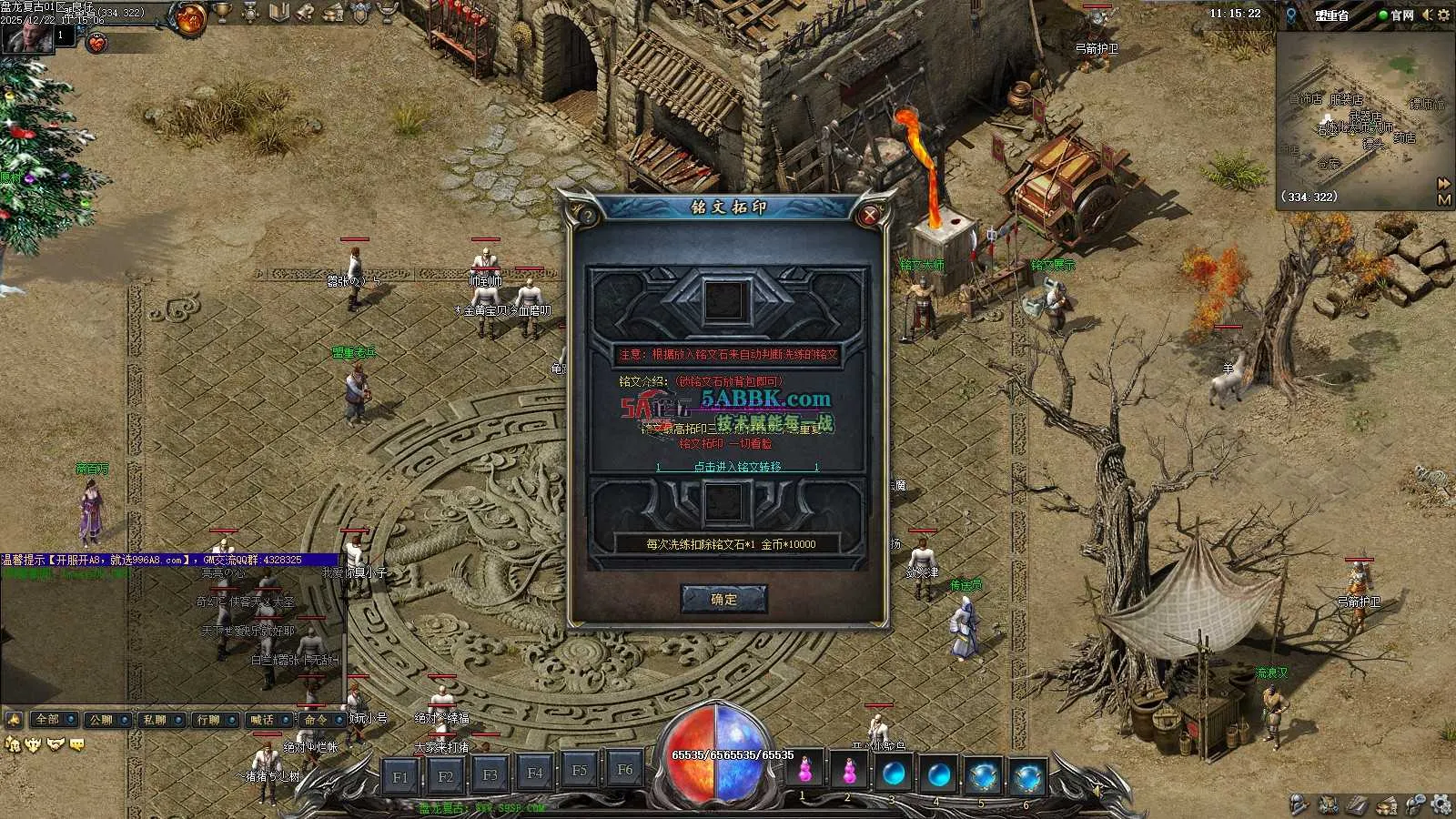This screenshot has height=819, width=1456.
Task: Open the 官网 official website link
Action: [1401, 15]
